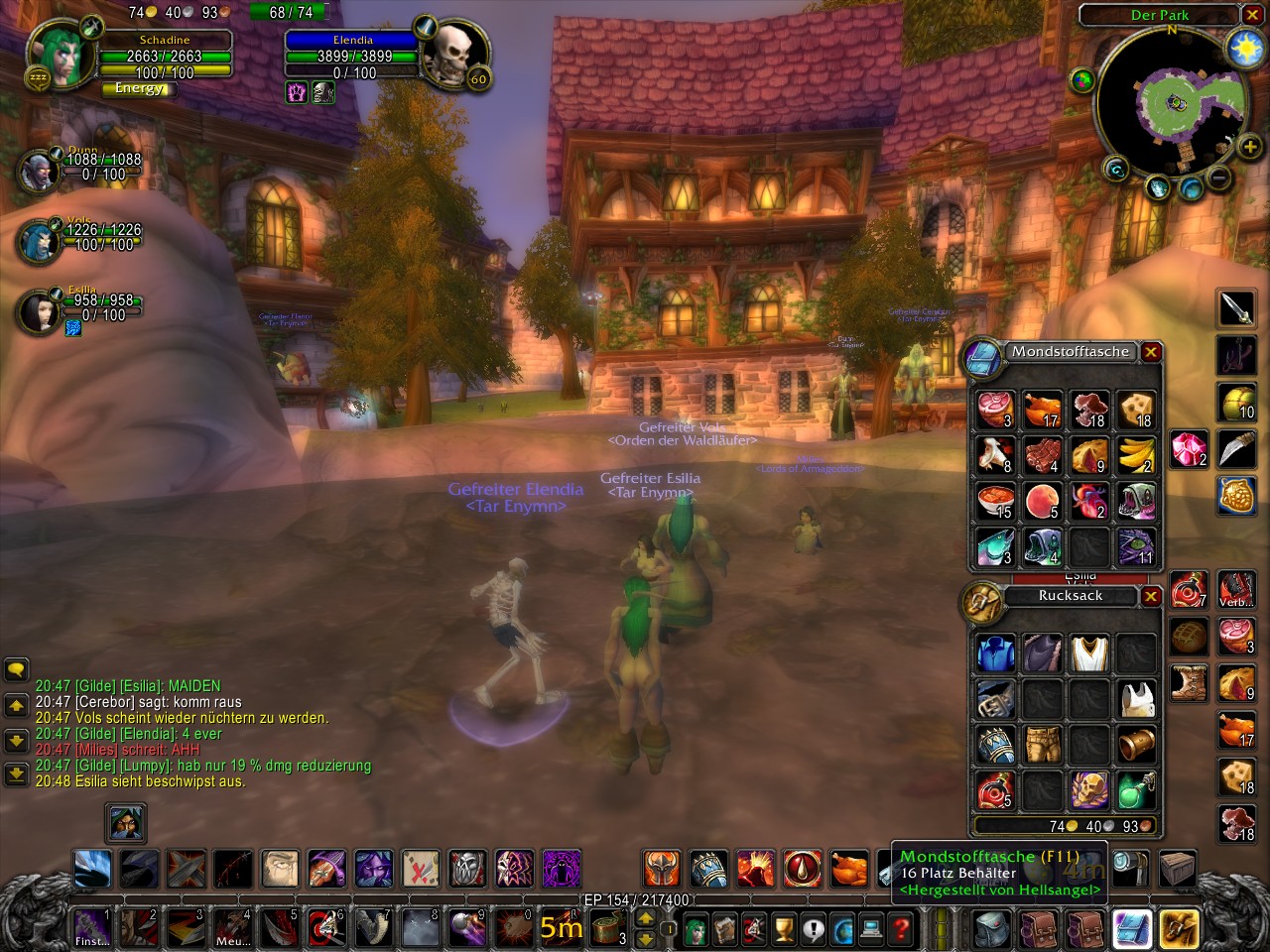Click the red question mark help icon
The height and width of the screenshot is (952, 1270).
pyautogui.click(x=900, y=930)
